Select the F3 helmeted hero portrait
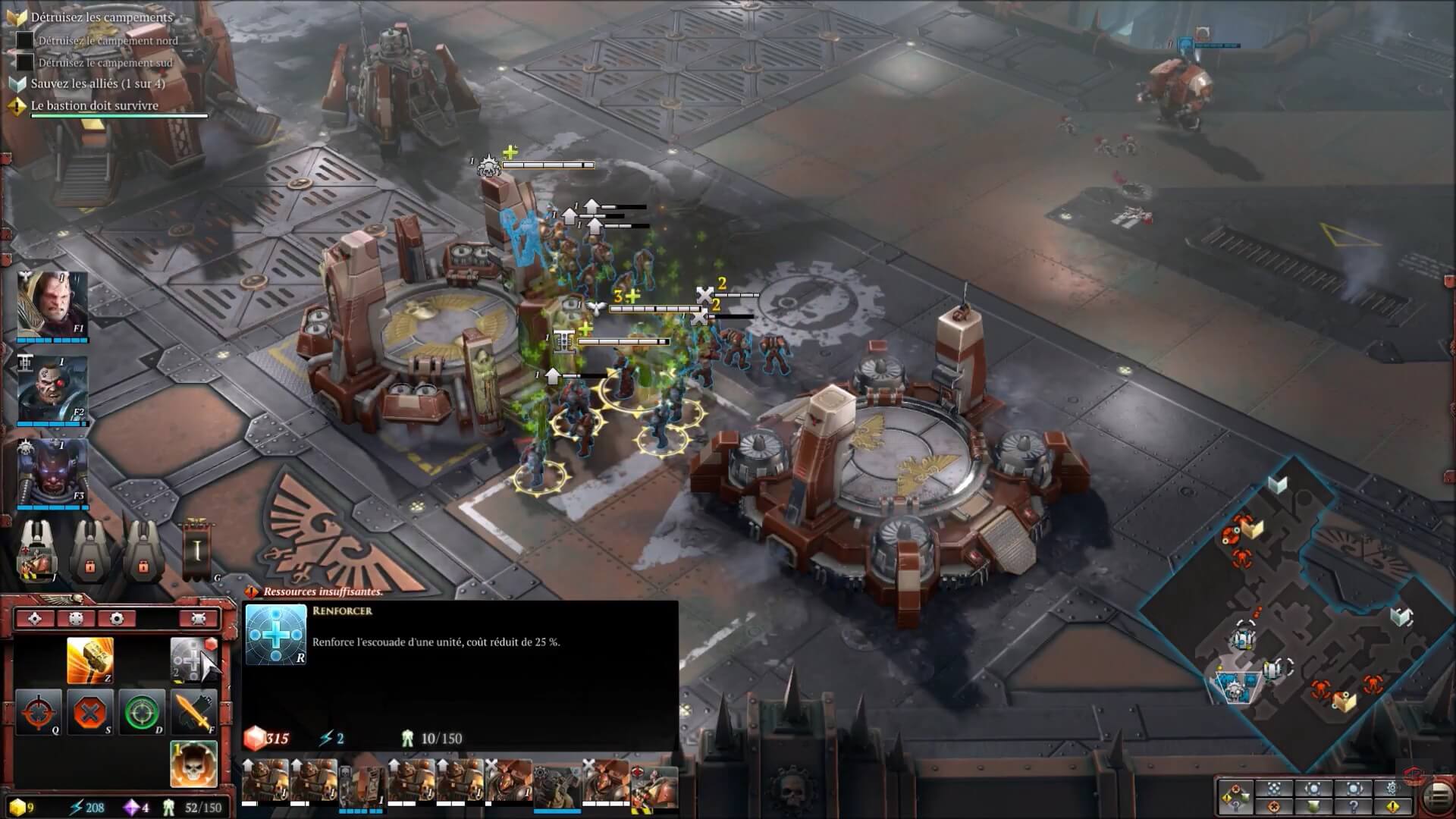1456x819 pixels. coord(52,472)
